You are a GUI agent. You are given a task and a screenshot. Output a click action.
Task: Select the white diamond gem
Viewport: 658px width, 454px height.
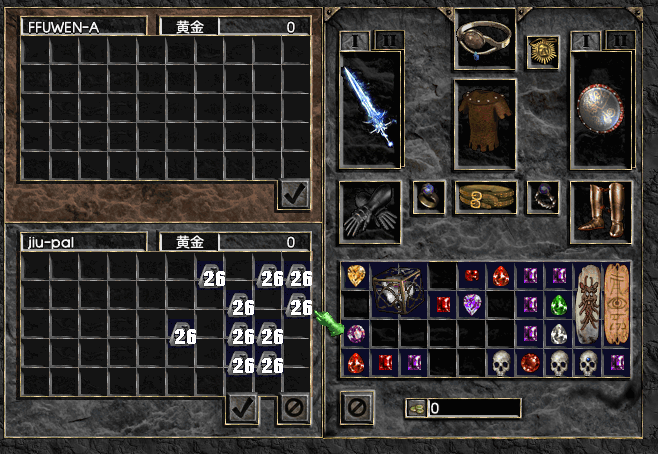coord(559,333)
